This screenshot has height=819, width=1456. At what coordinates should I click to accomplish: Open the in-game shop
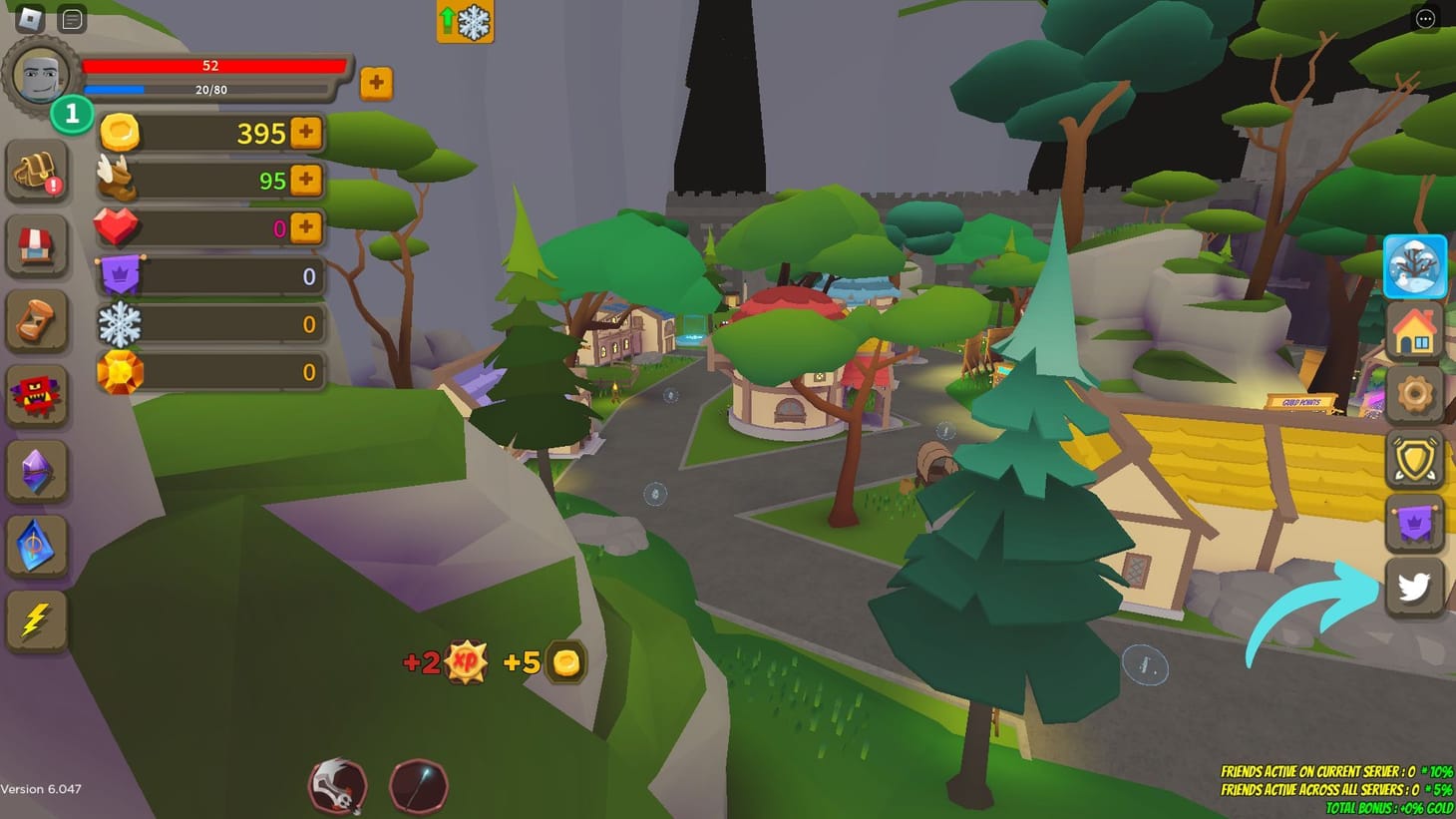coord(38,246)
